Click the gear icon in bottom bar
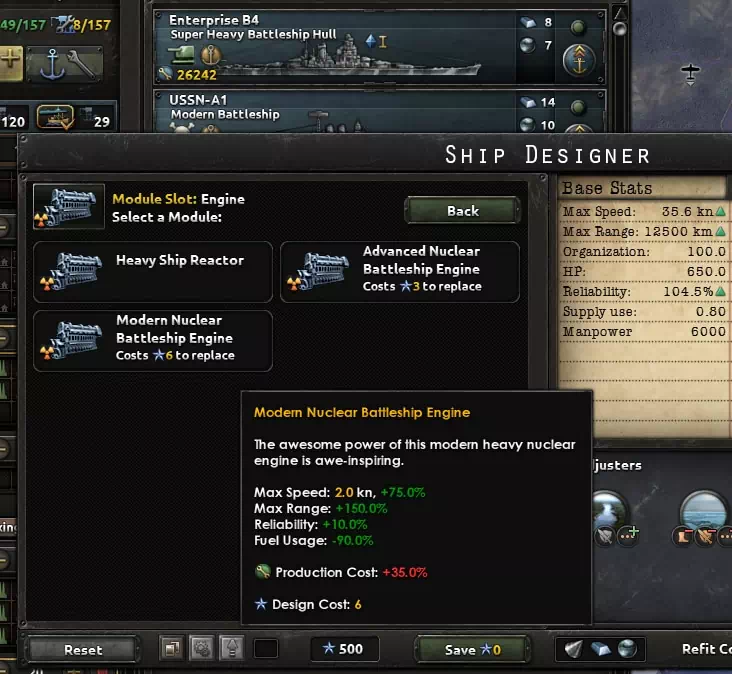This screenshot has height=674, width=732. pos(200,648)
